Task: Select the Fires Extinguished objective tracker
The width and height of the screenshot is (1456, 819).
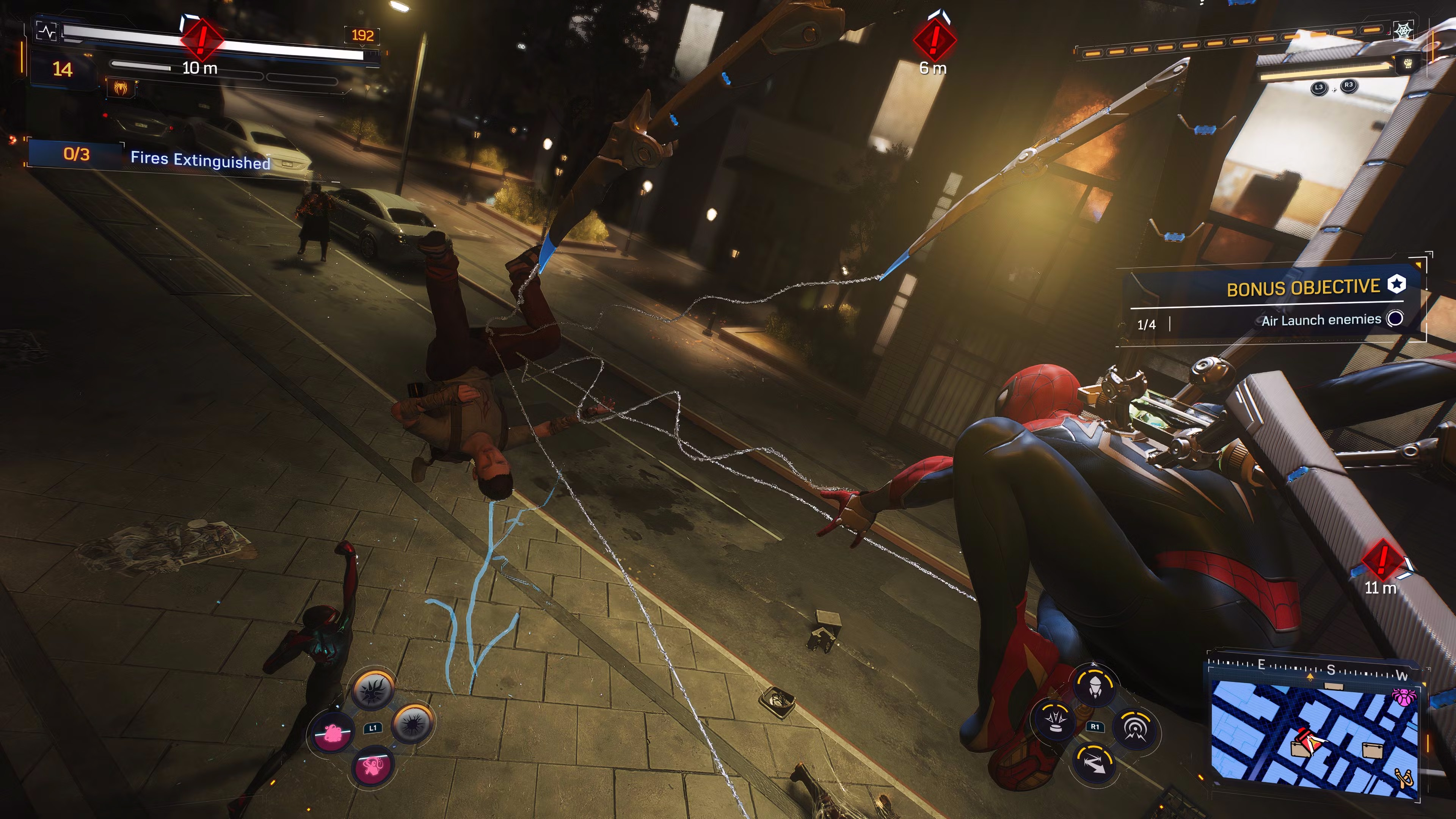Action: (169, 157)
